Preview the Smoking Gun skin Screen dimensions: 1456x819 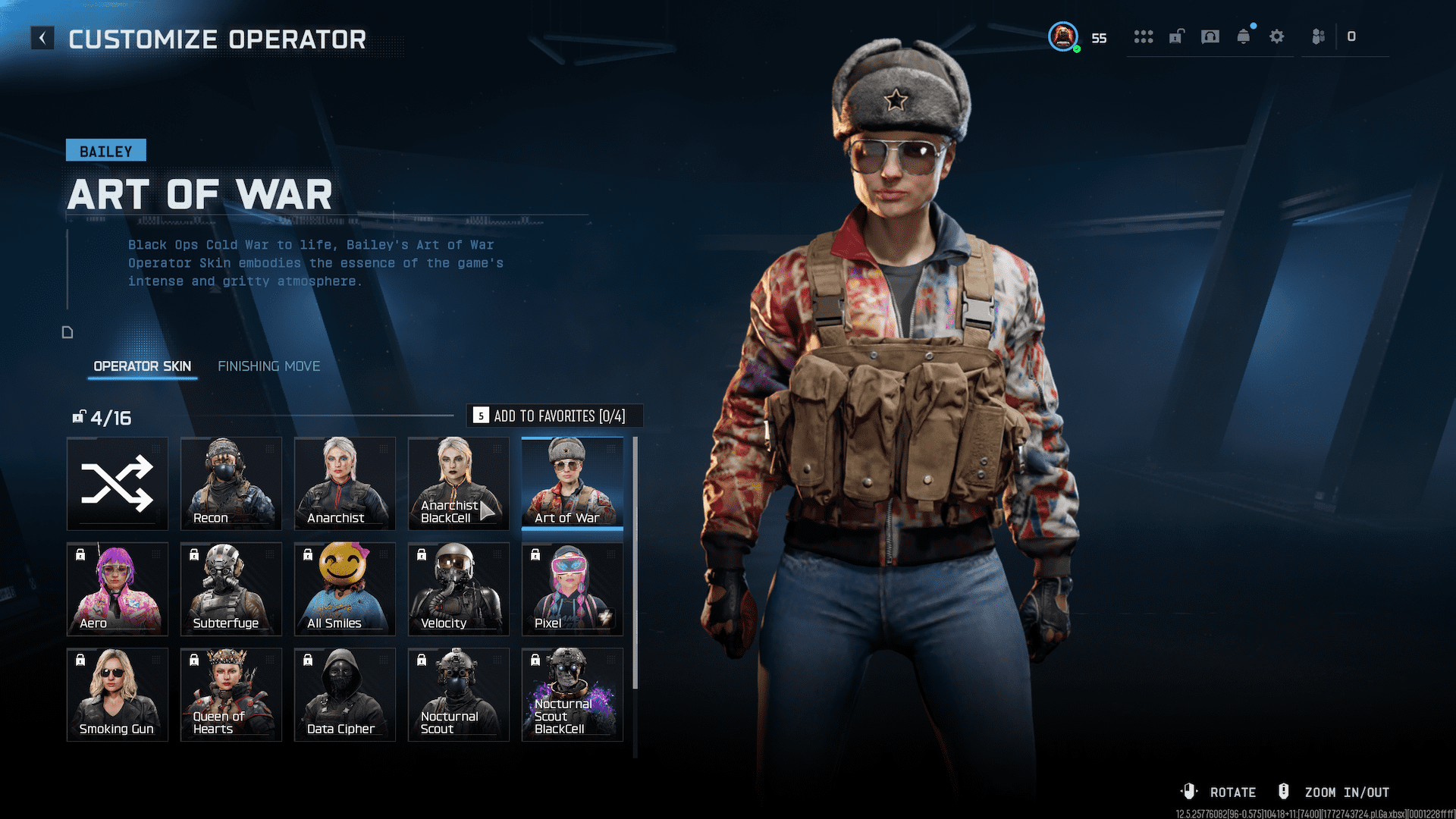pyautogui.click(x=118, y=695)
